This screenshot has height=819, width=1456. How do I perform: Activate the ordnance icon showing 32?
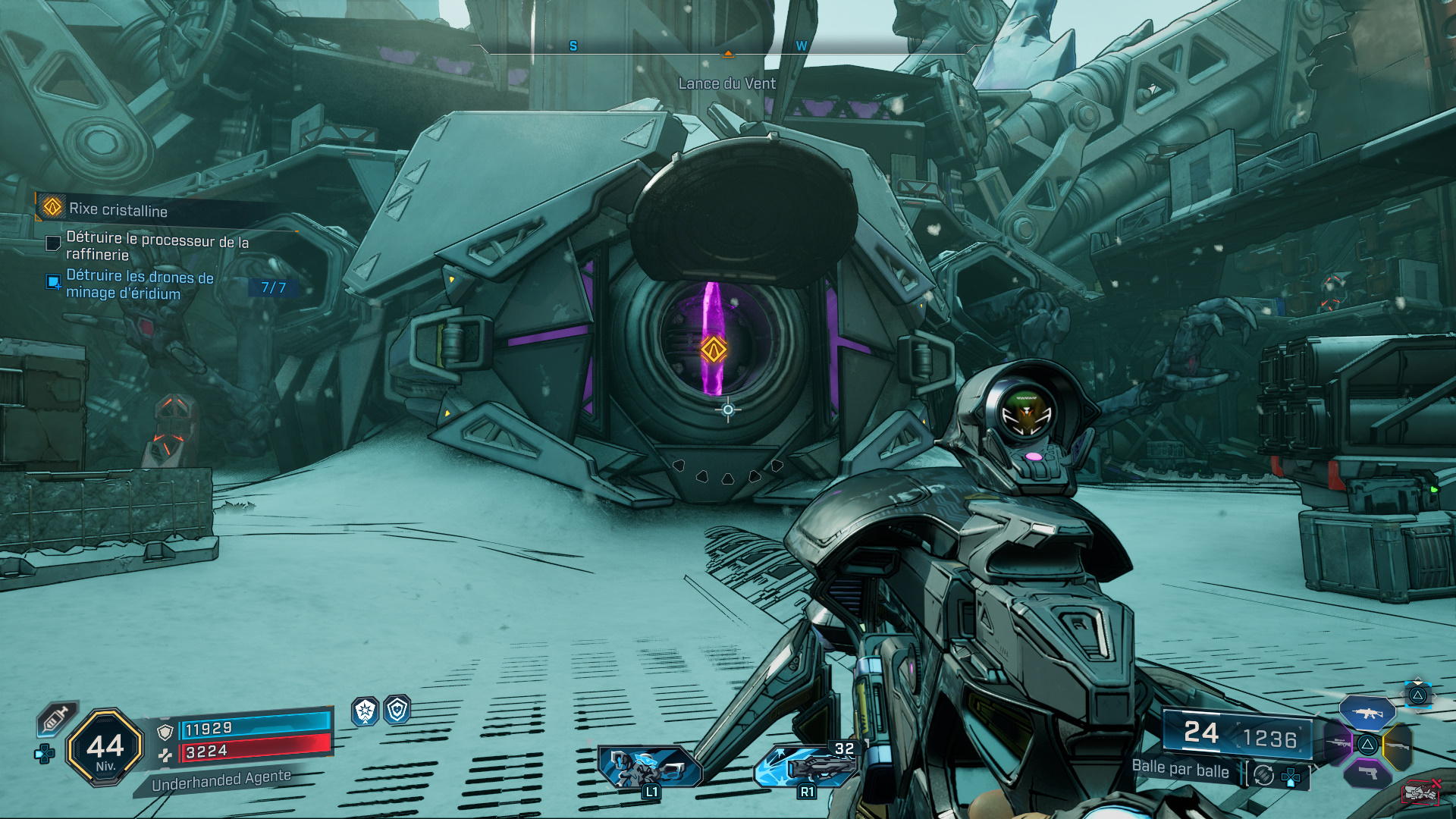[x=807, y=765]
